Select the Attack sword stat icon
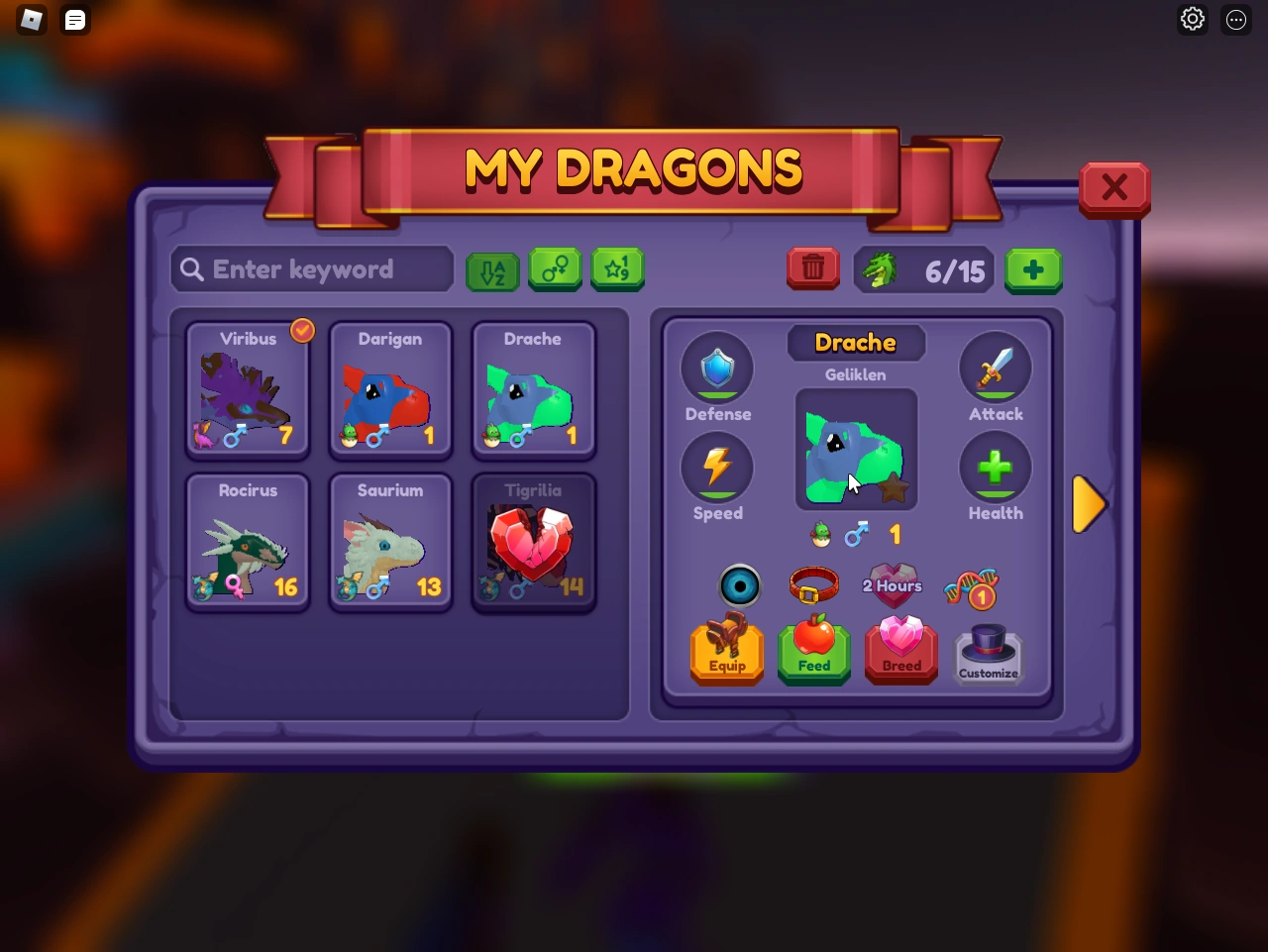Screen dimensions: 1268x952 pyautogui.click(x=996, y=368)
